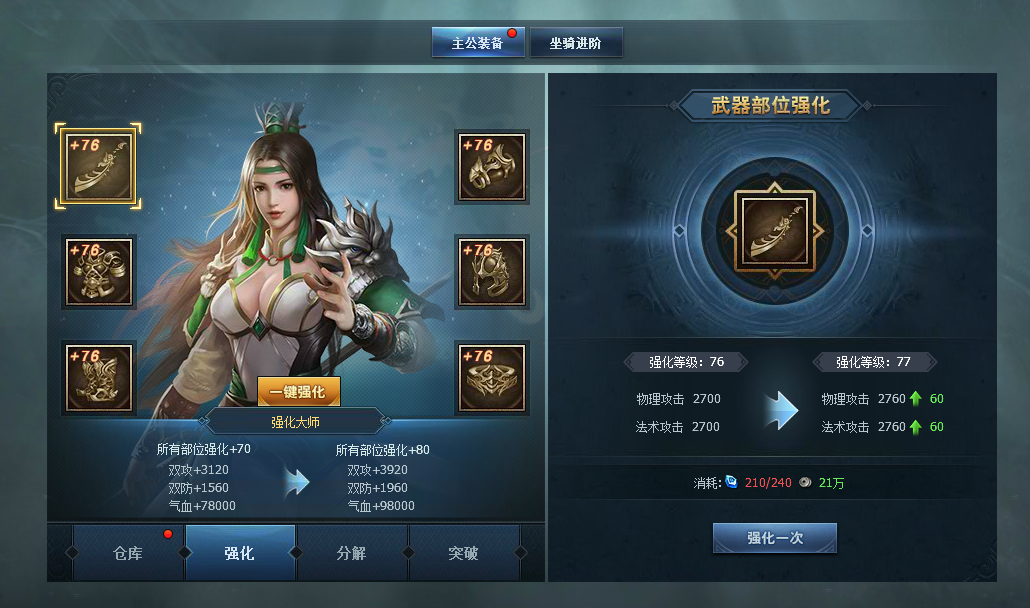Go to the 突破 tab

coord(463,553)
